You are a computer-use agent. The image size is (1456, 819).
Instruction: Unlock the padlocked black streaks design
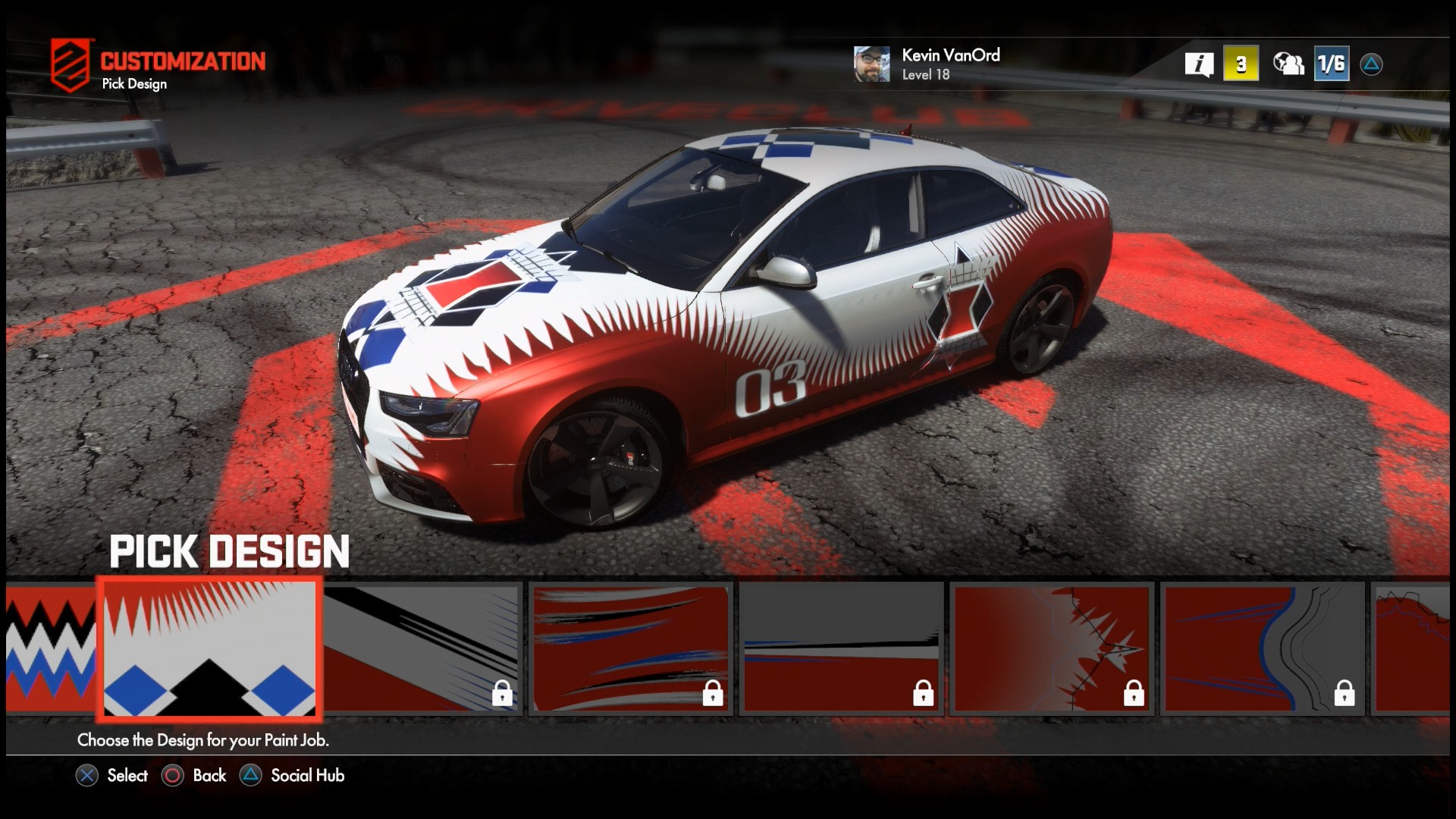pos(502,692)
